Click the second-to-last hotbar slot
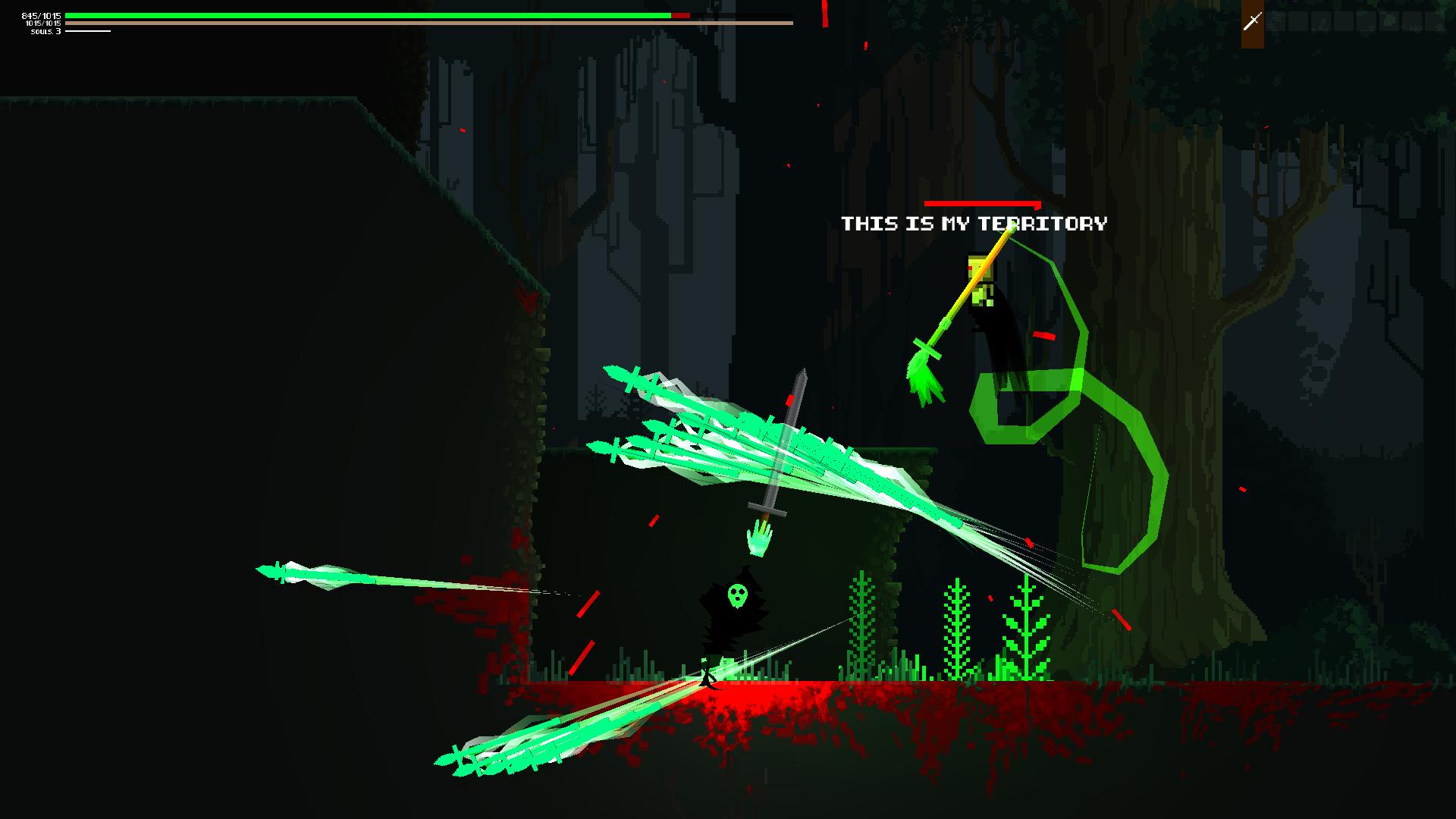Image resolution: width=1456 pixels, height=819 pixels. pyautogui.click(x=1411, y=21)
